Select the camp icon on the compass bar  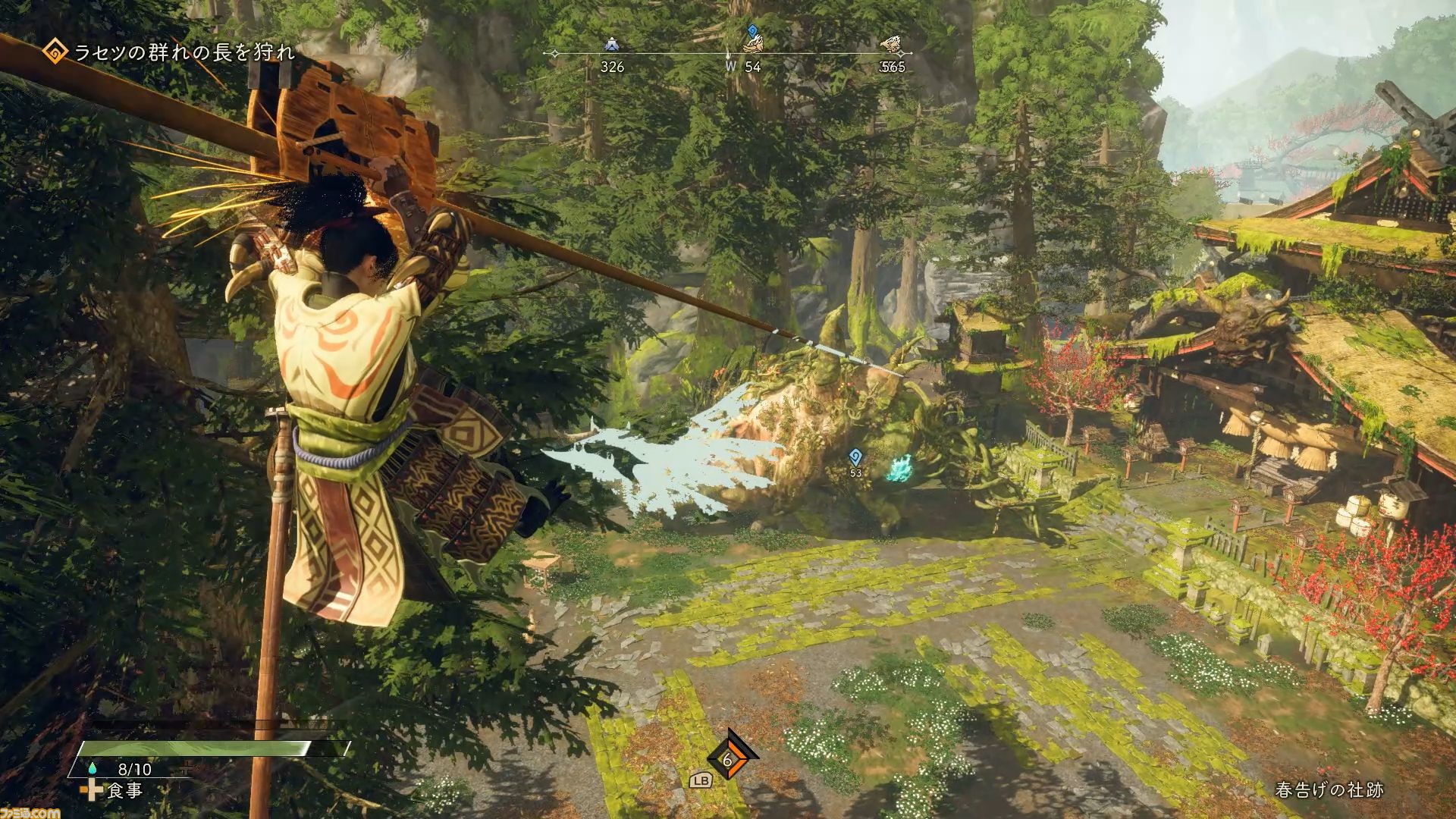612,45
